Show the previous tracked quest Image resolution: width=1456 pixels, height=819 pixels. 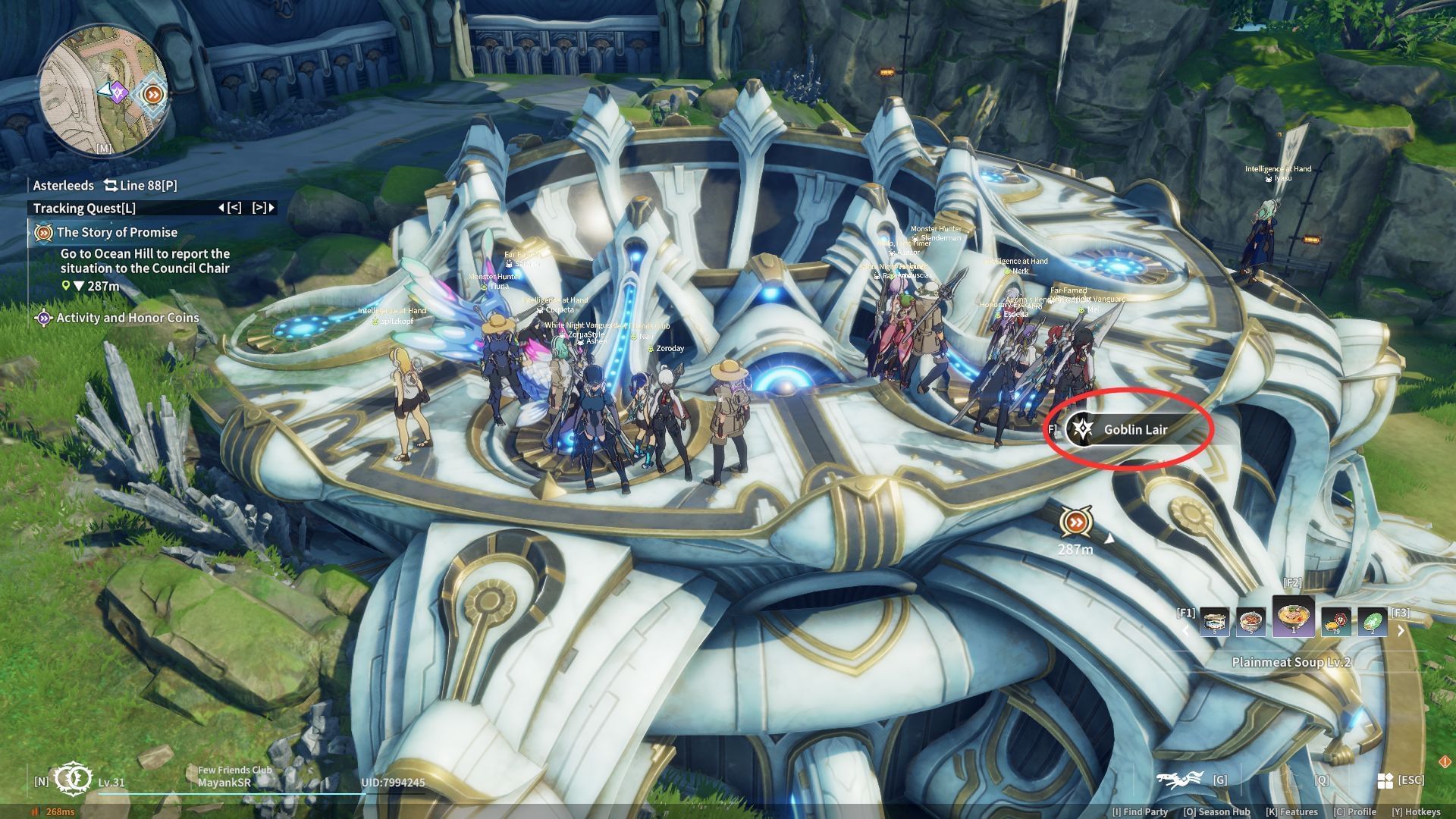[230, 208]
